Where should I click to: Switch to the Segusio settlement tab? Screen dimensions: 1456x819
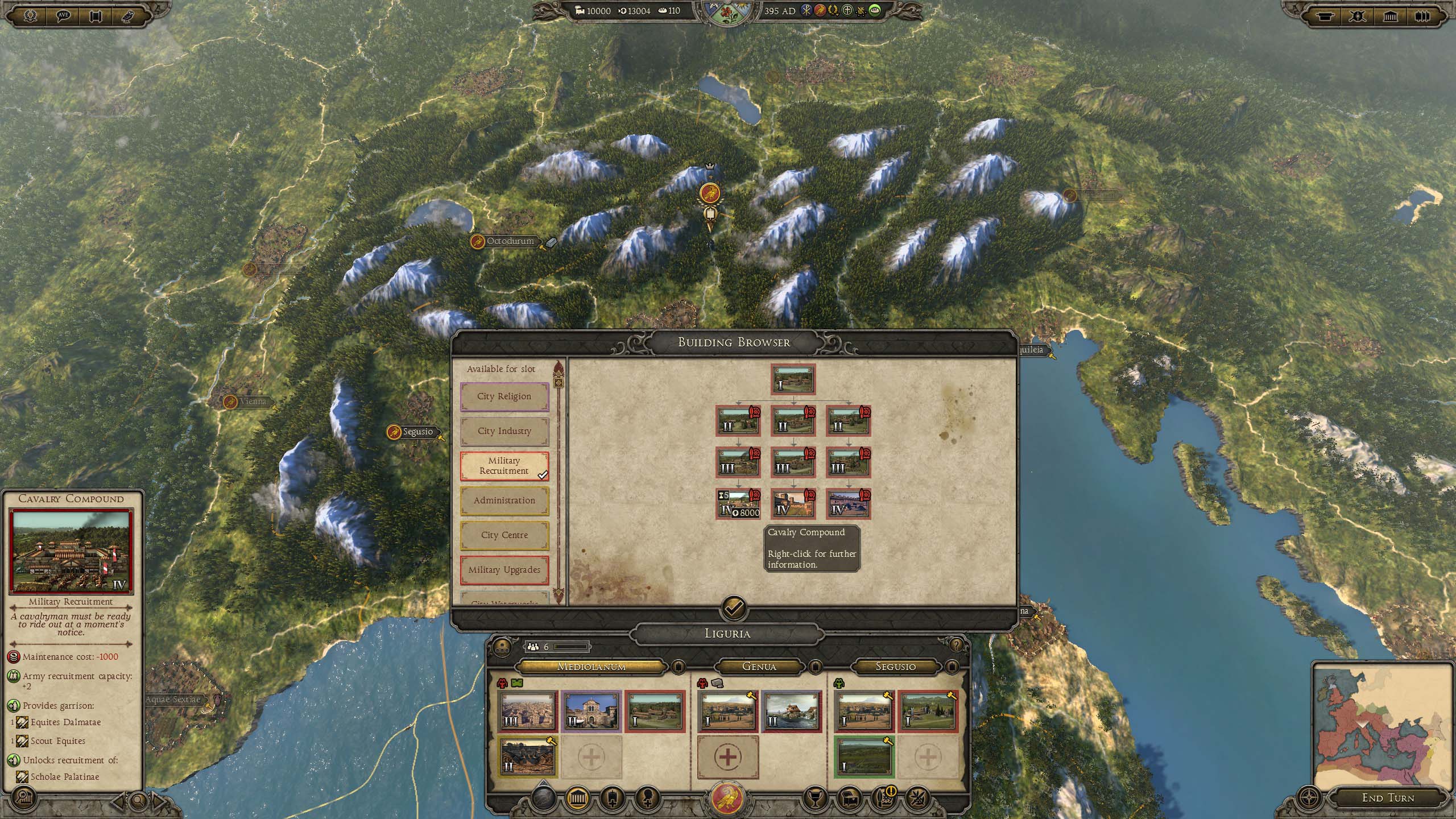click(x=896, y=666)
